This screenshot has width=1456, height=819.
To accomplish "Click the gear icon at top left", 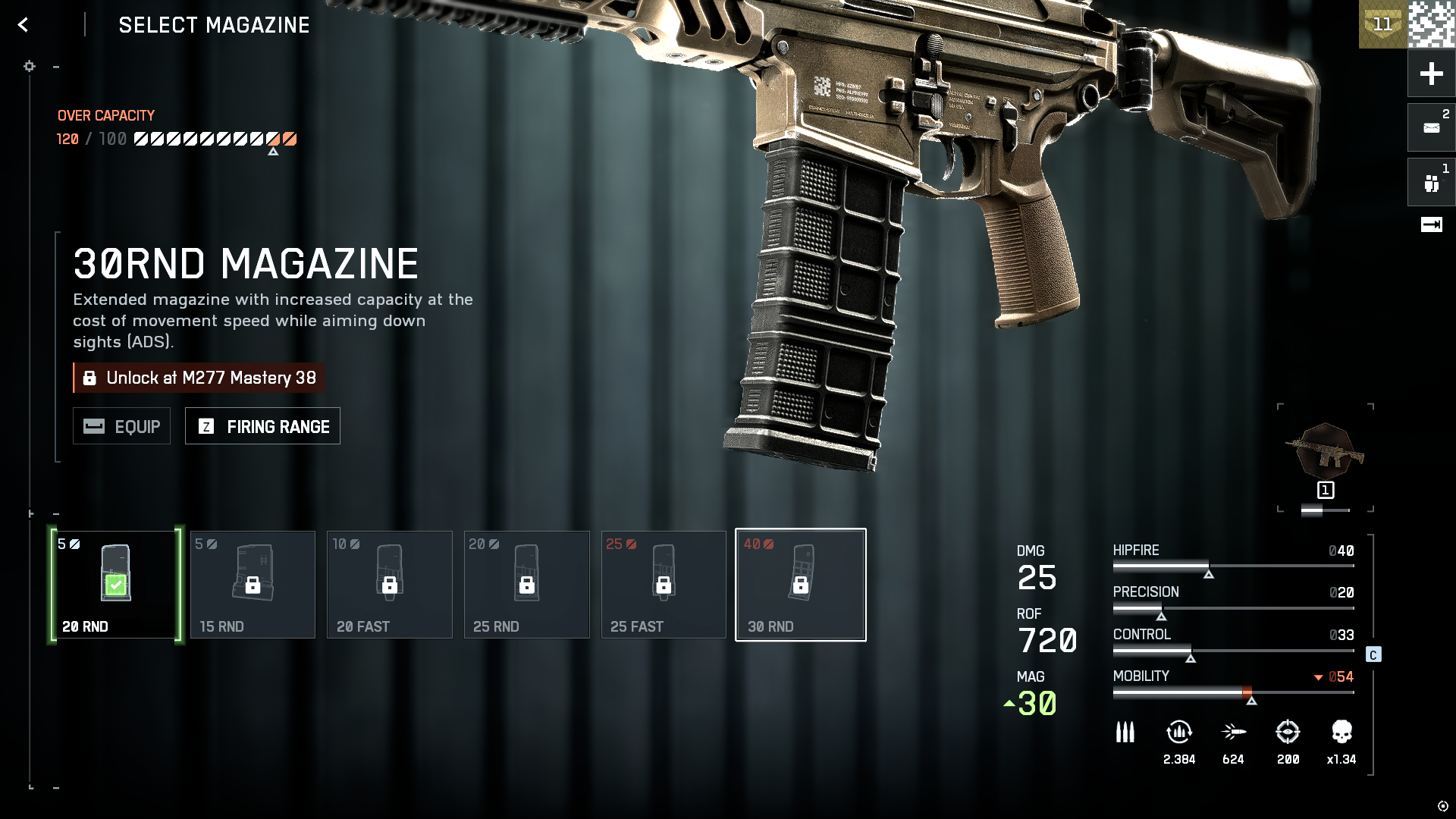I will tap(30, 67).
